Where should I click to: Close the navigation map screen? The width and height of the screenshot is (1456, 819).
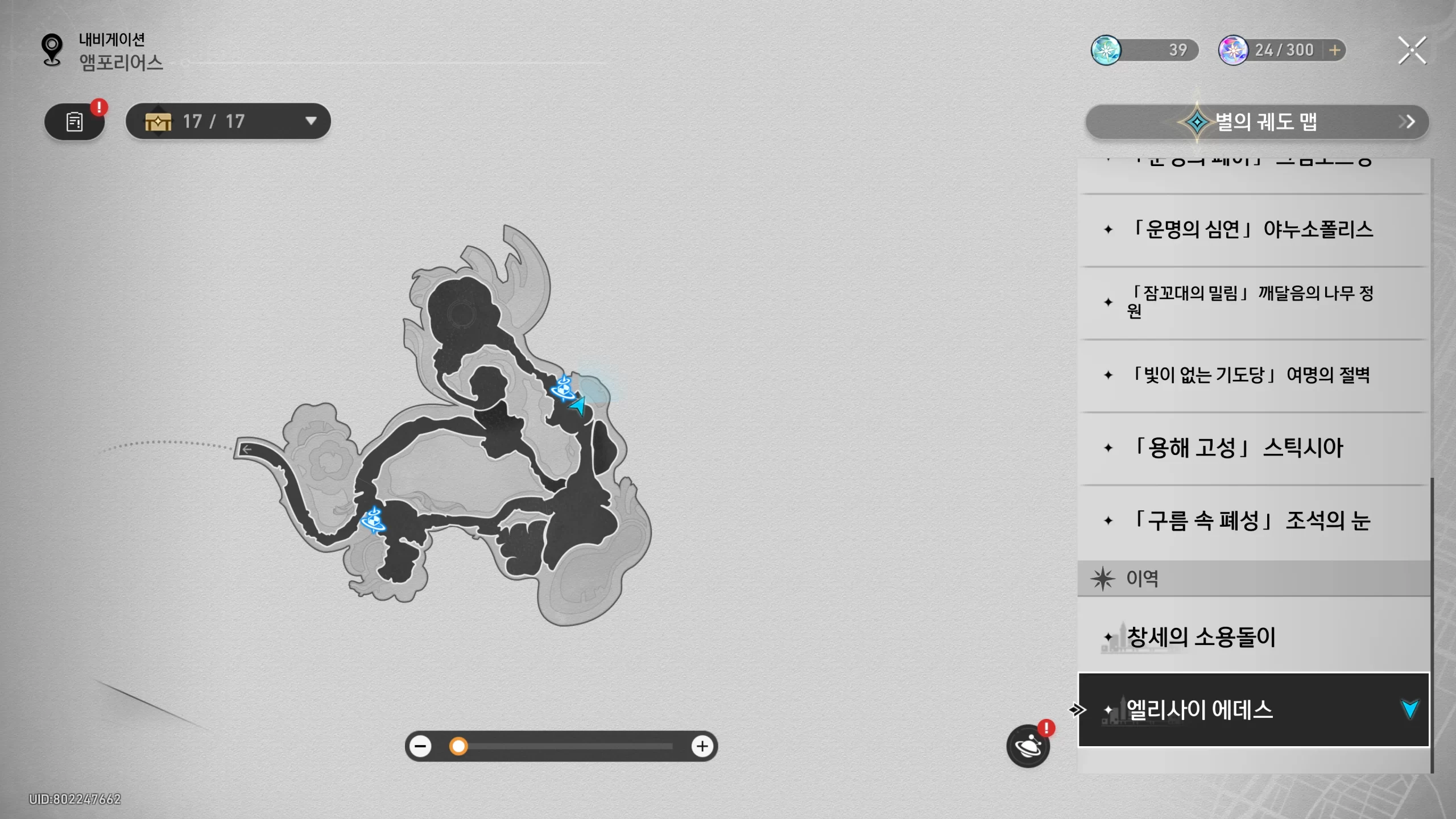coord(1412,51)
